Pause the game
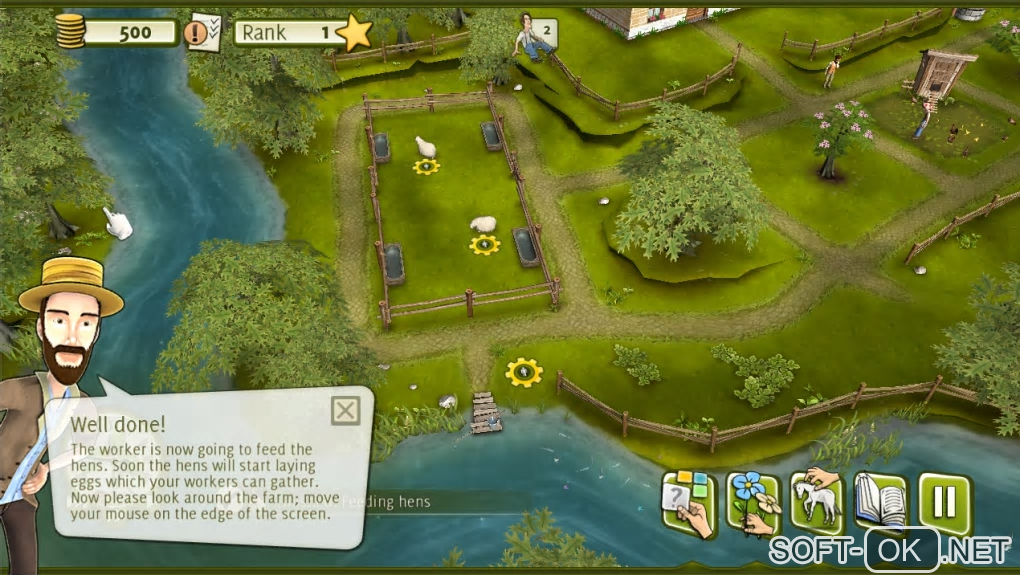This screenshot has width=1020, height=575. coord(944,502)
